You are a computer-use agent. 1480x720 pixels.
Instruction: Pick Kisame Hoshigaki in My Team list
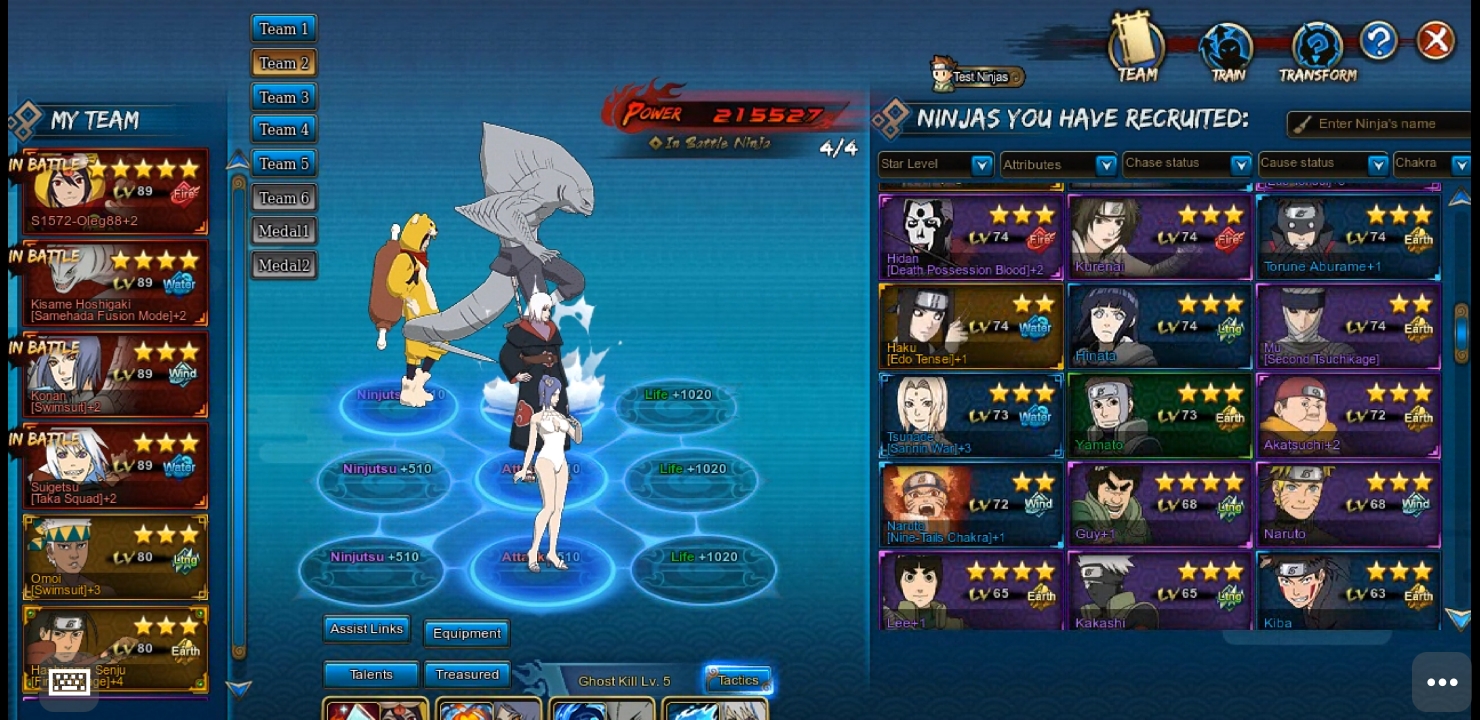(x=115, y=283)
